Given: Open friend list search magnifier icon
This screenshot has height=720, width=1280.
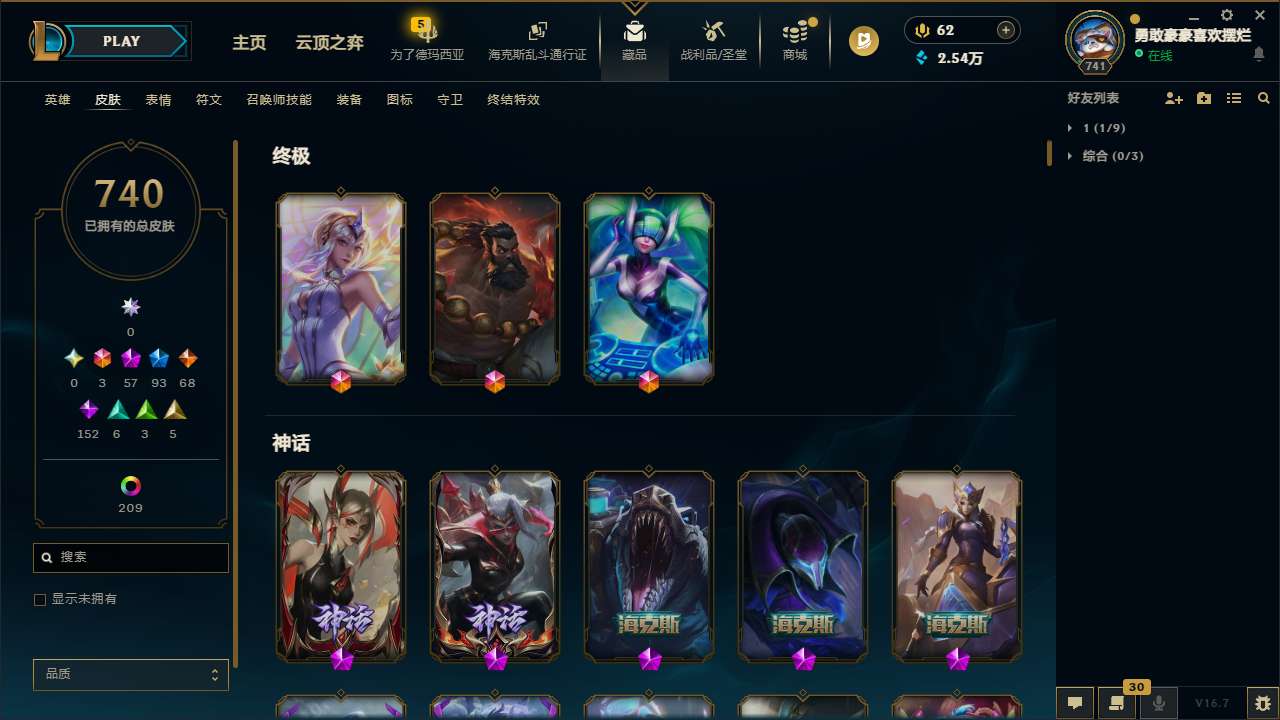Looking at the screenshot, I should pyautogui.click(x=1263, y=98).
